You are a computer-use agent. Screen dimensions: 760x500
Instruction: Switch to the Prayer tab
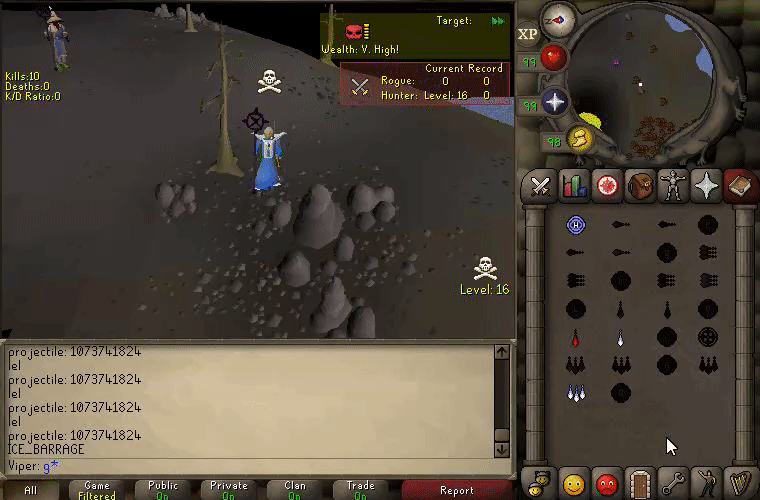coord(706,186)
